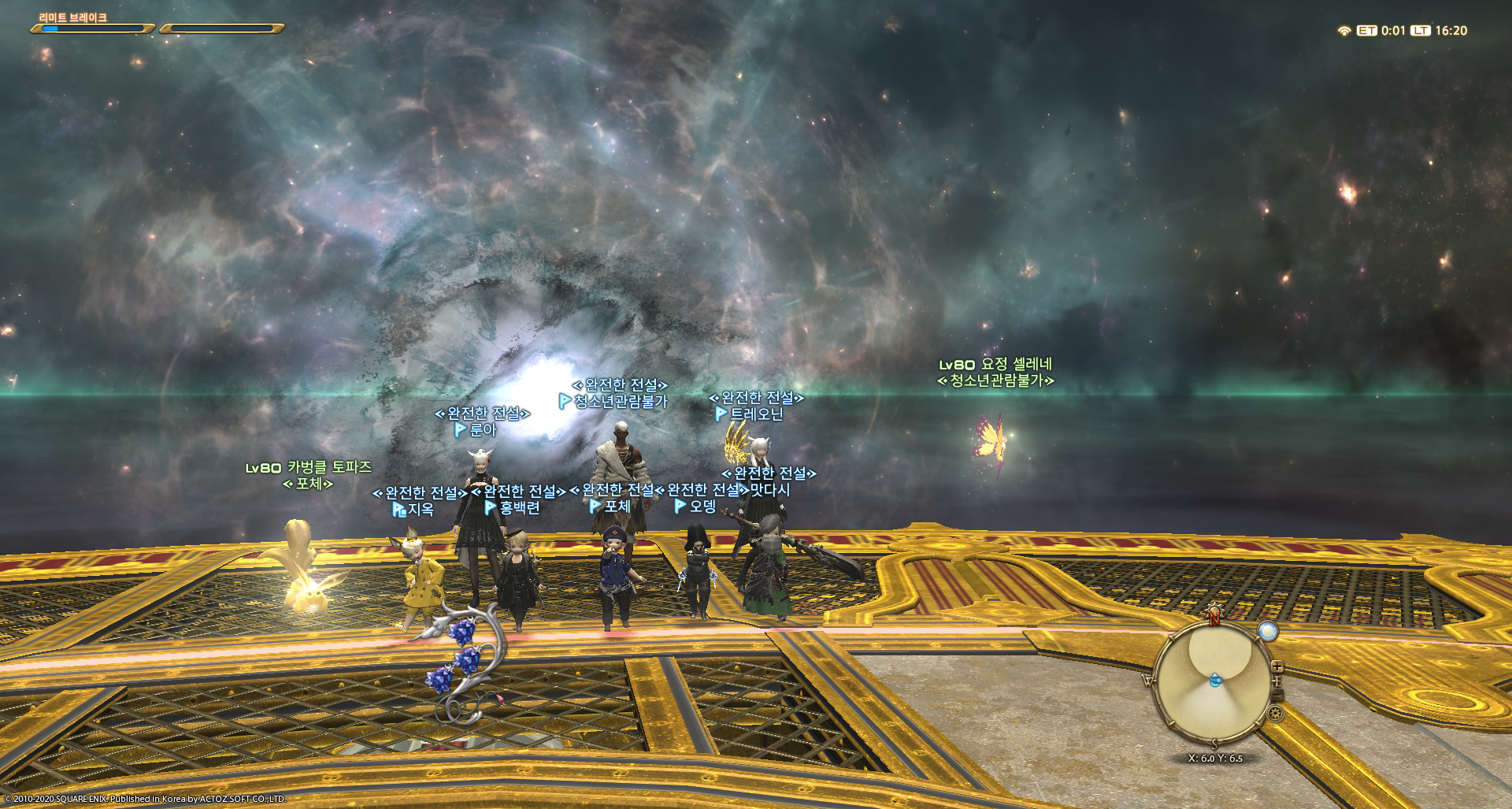Show connection status via the signal icon
The width and height of the screenshot is (1512, 809).
point(1343,31)
